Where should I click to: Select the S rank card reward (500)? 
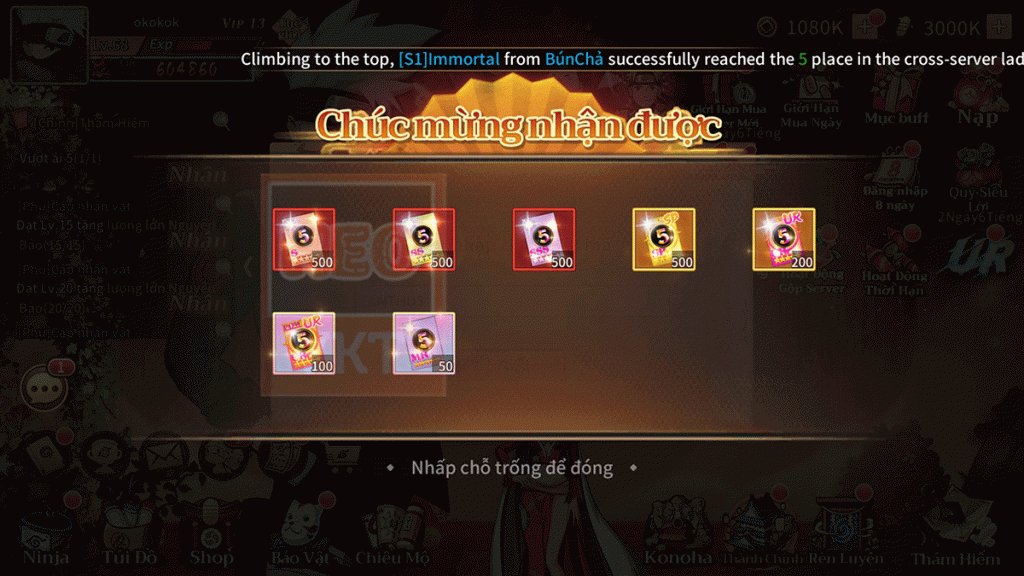(x=304, y=239)
